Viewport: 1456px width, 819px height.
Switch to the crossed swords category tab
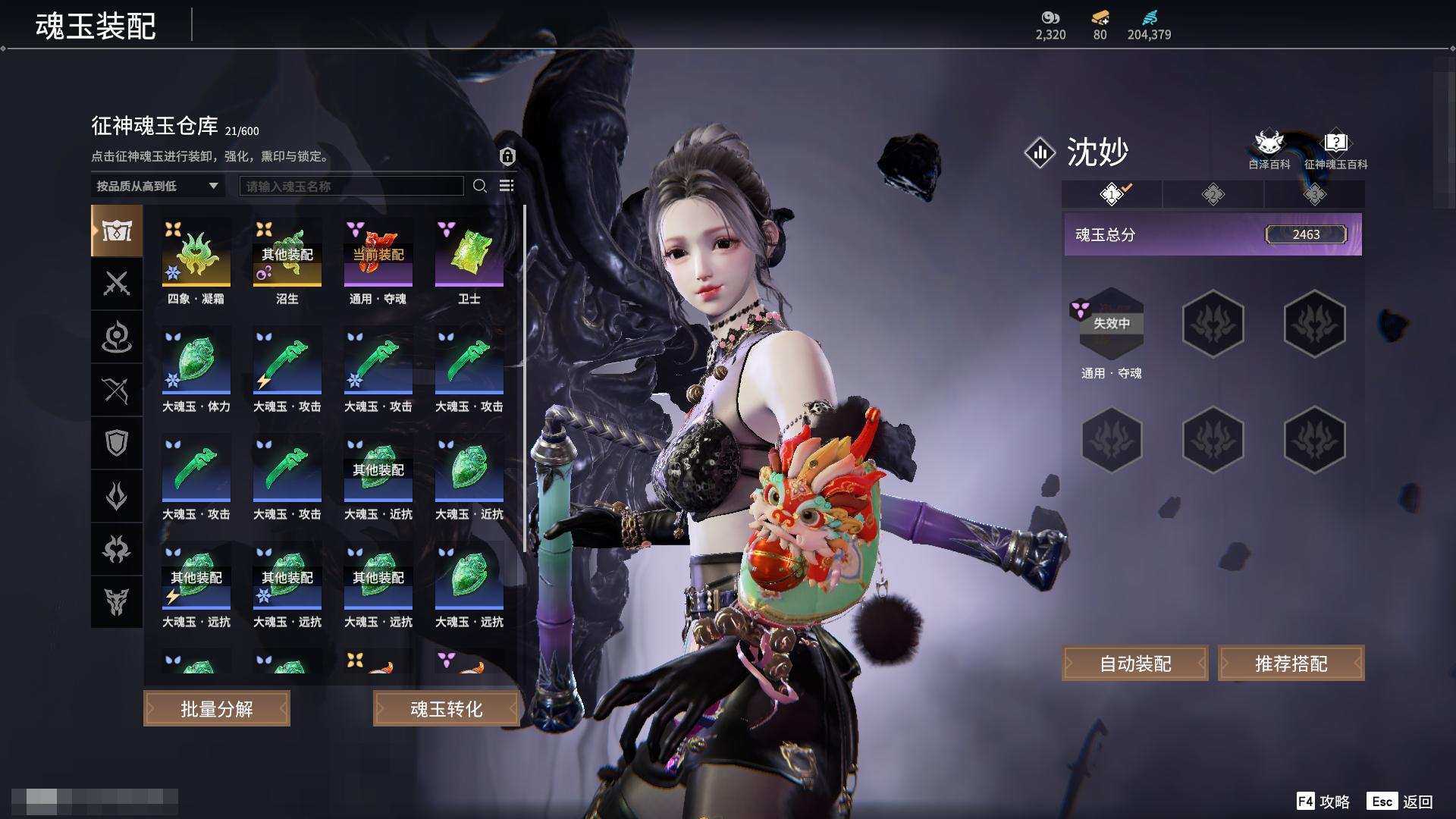(117, 284)
